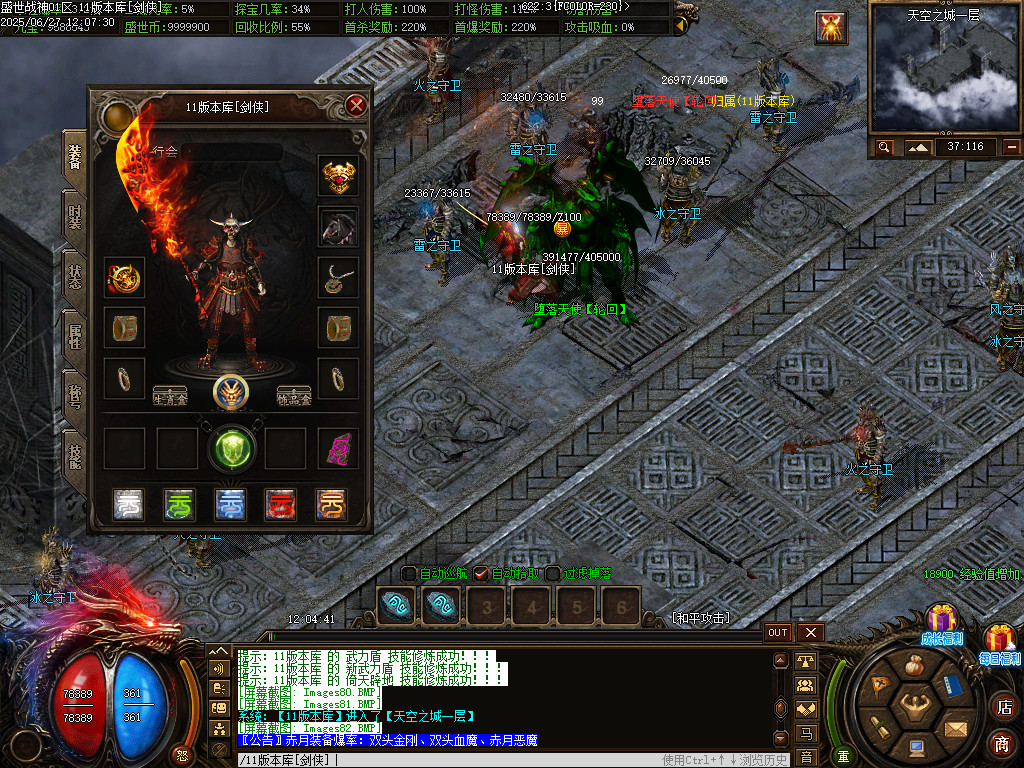The image size is (1024, 768).
Task: Select the 技能 skills tab
Action: (x=75, y=456)
